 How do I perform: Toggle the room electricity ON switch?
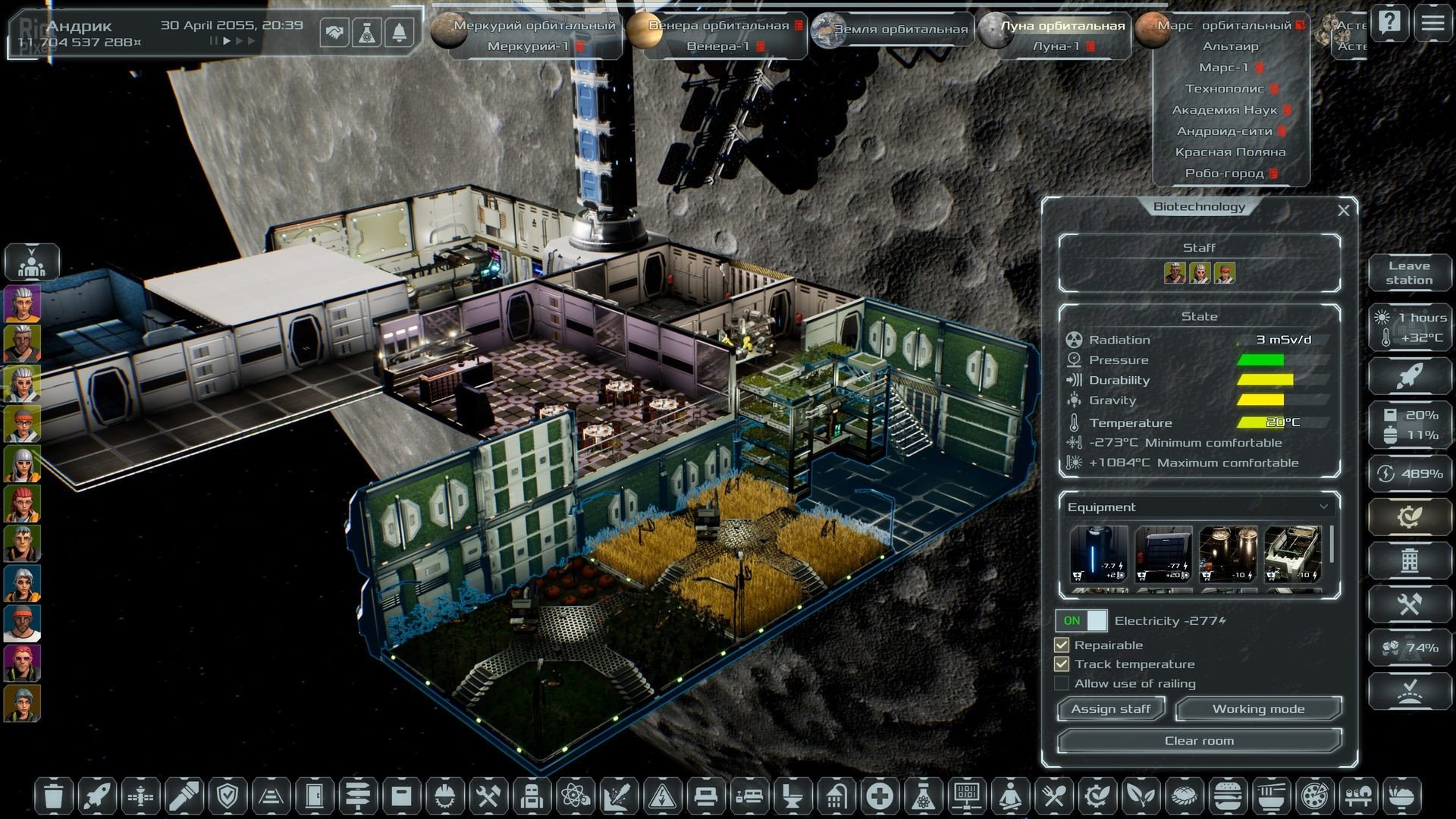[x=1081, y=620]
